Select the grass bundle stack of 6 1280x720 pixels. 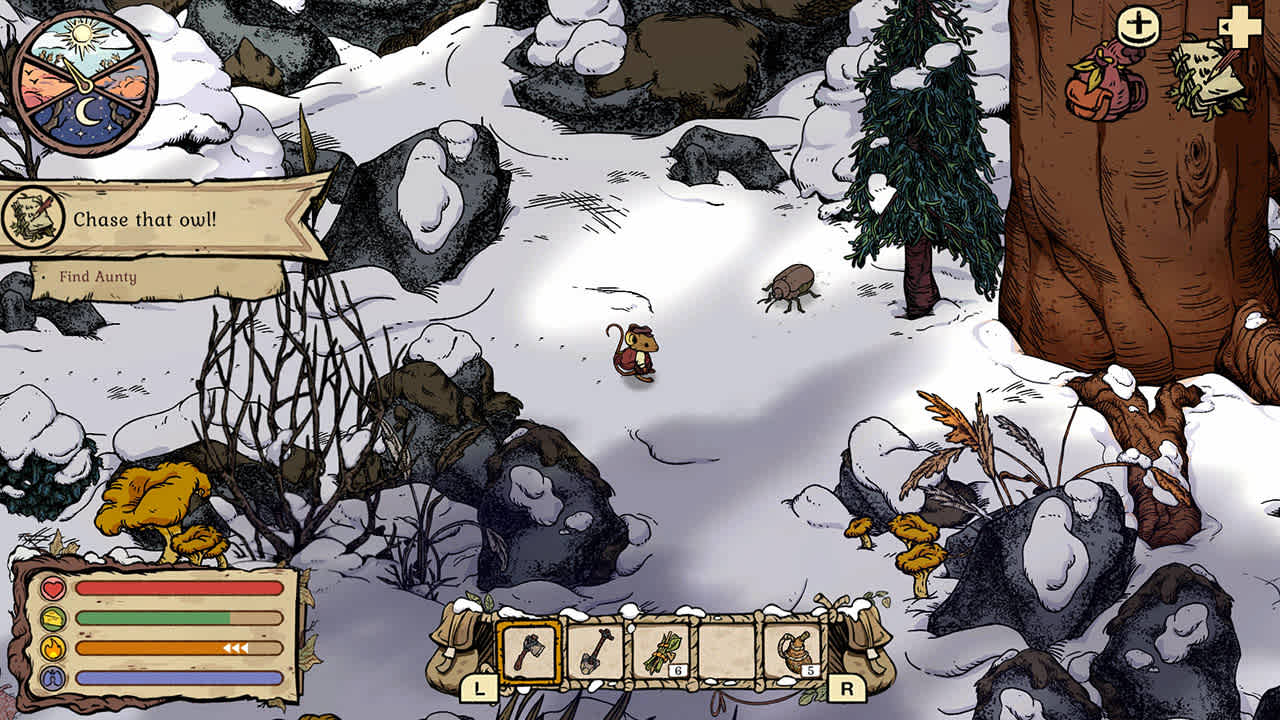[x=661, y=652]
